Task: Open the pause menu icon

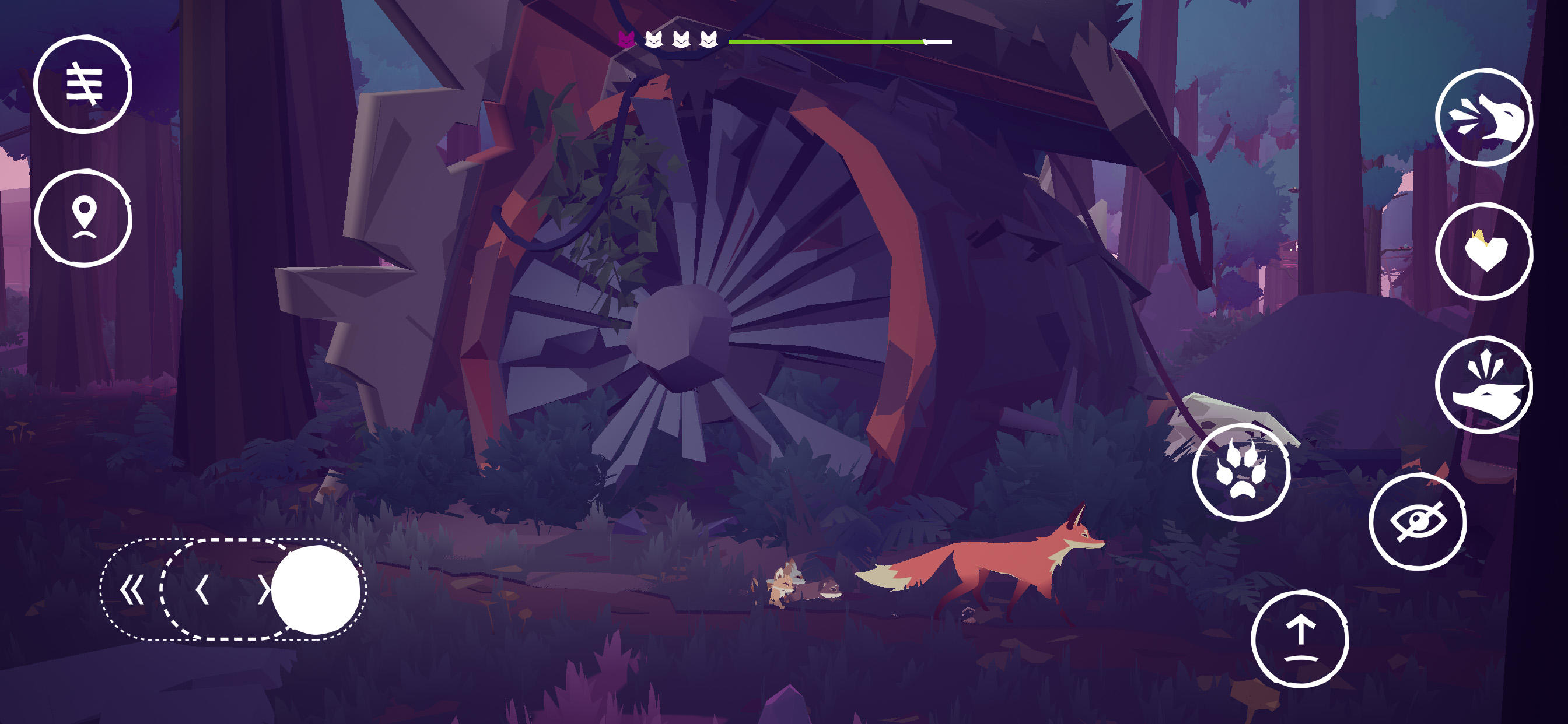Action: [86, 85]
